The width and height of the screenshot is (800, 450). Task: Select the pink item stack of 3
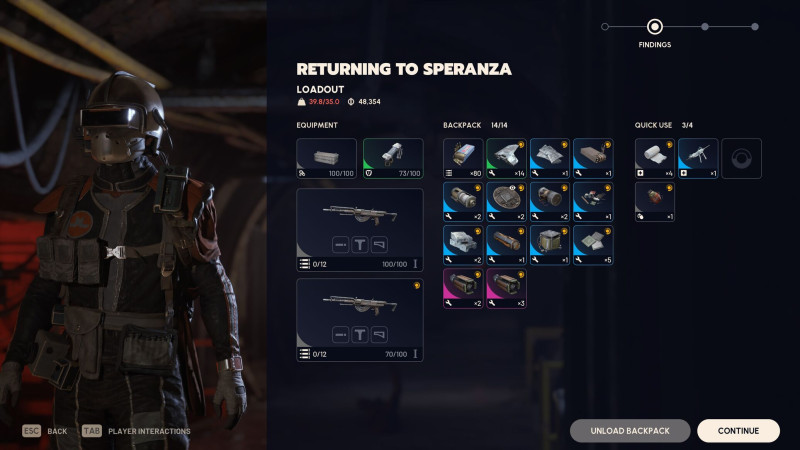[x=506, y=288]
